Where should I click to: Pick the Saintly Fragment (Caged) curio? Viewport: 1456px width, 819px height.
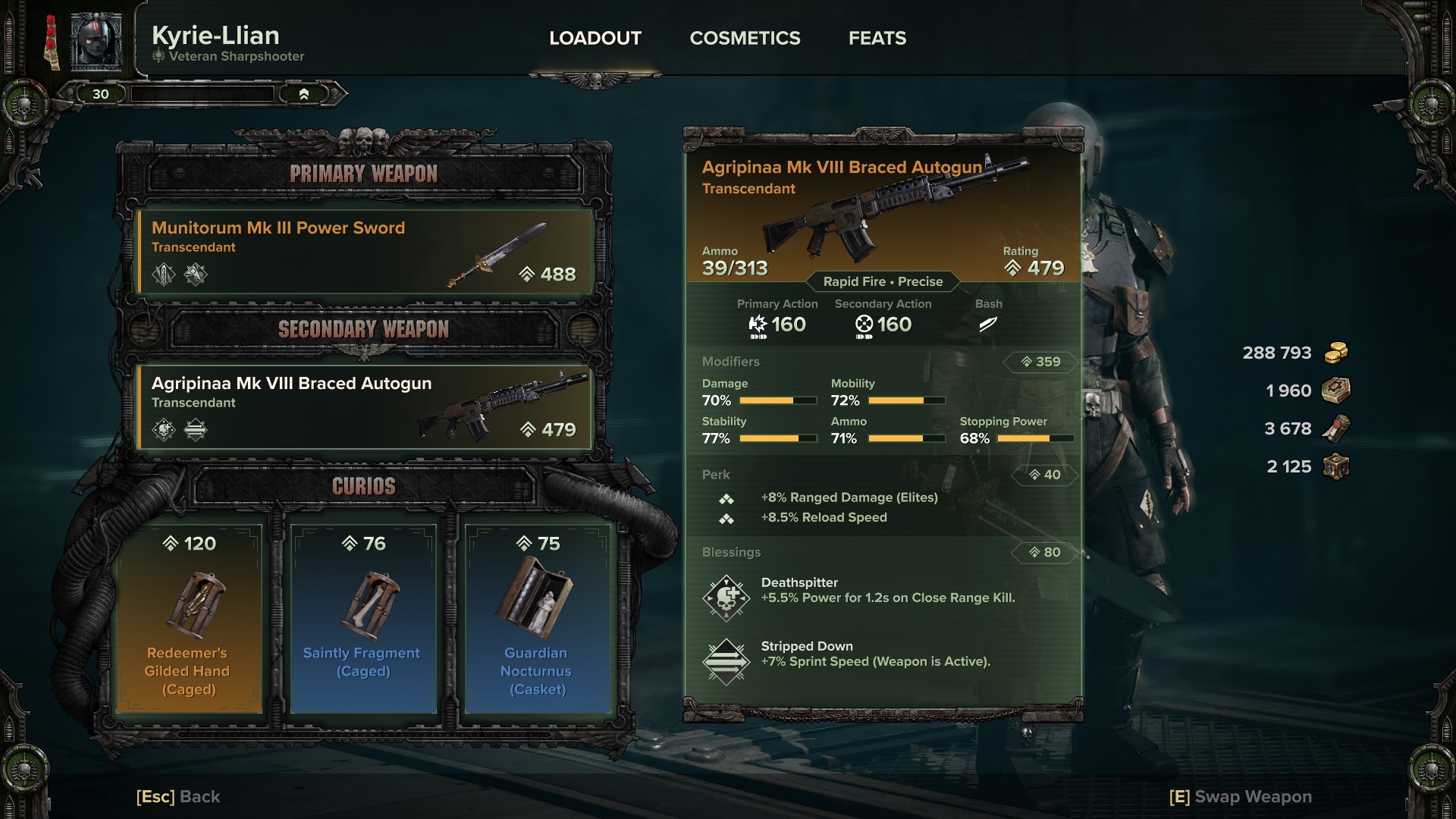click(x=363, y=619)
